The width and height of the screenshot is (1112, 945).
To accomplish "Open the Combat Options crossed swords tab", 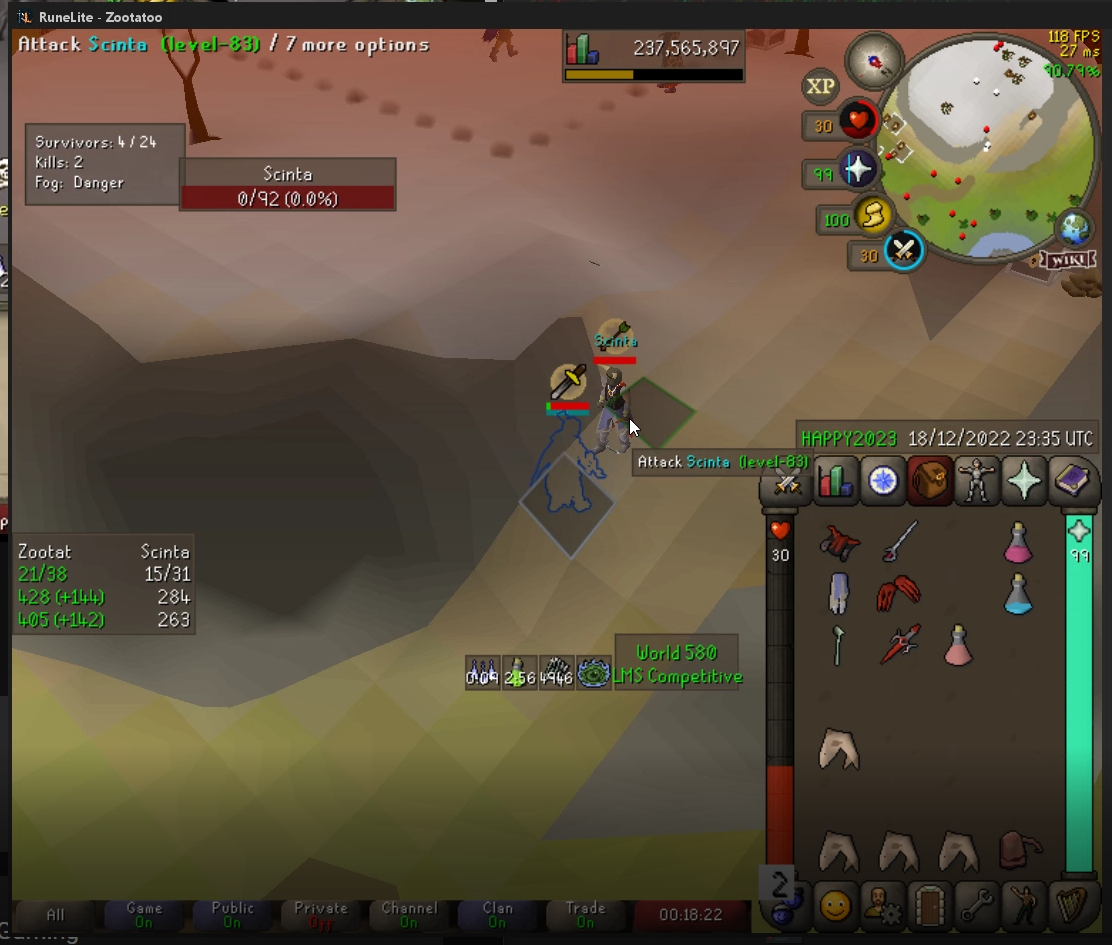I will (788, 483).
